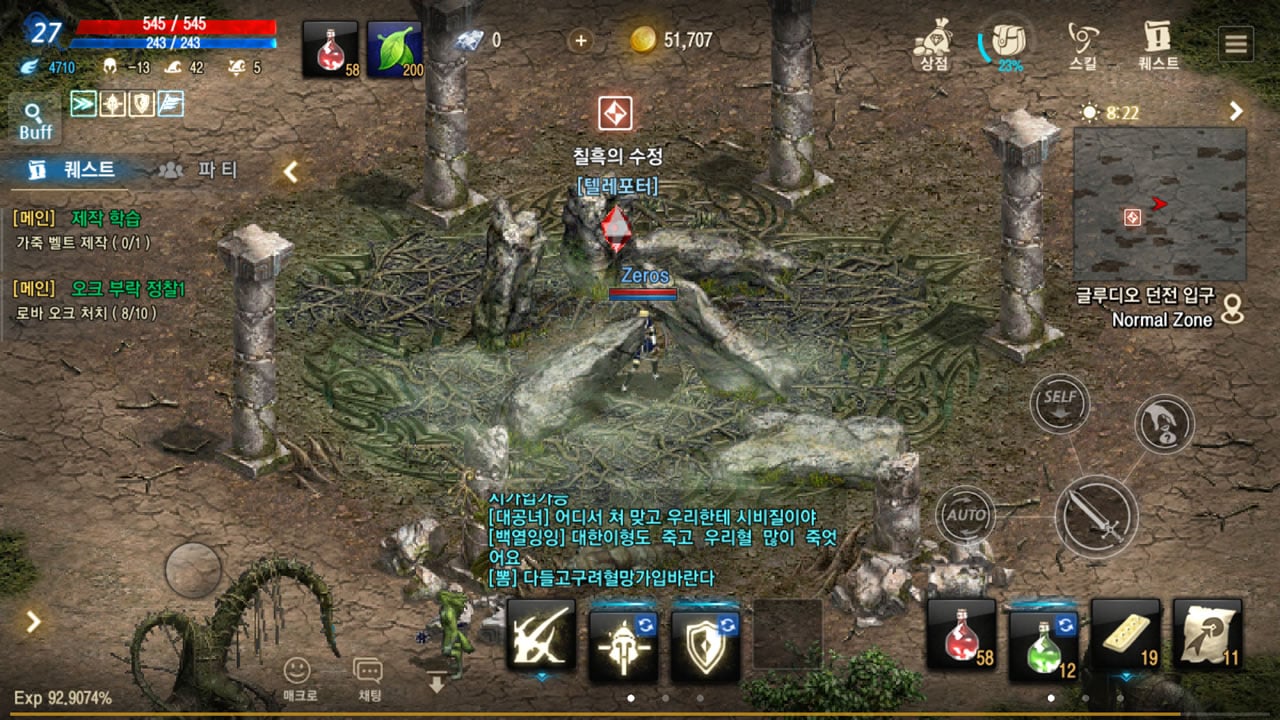
Task: Open the Buff search button
Action: (x=35, y=120)
